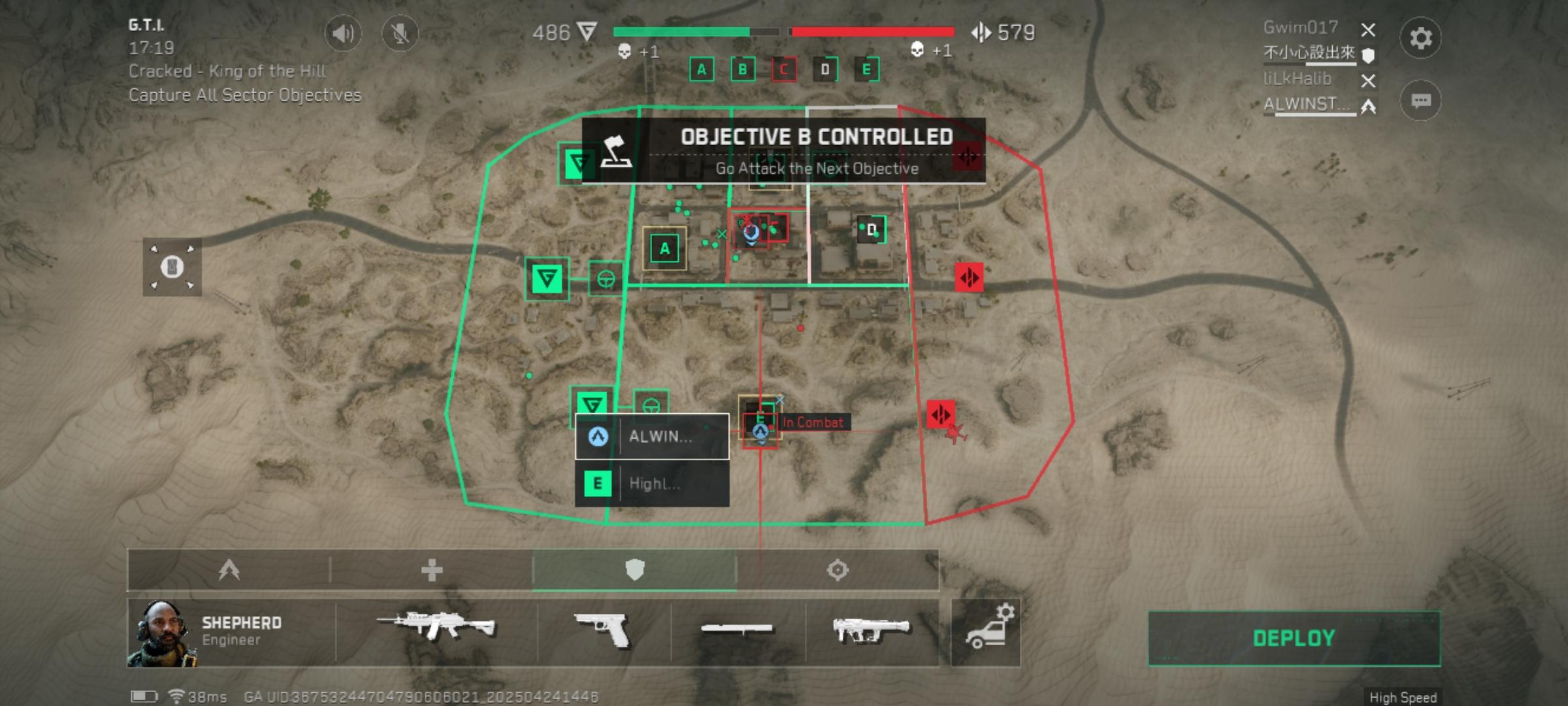Choose objective E spawn option
Viewport: 1568px width, 706px height.
(652, 484)
